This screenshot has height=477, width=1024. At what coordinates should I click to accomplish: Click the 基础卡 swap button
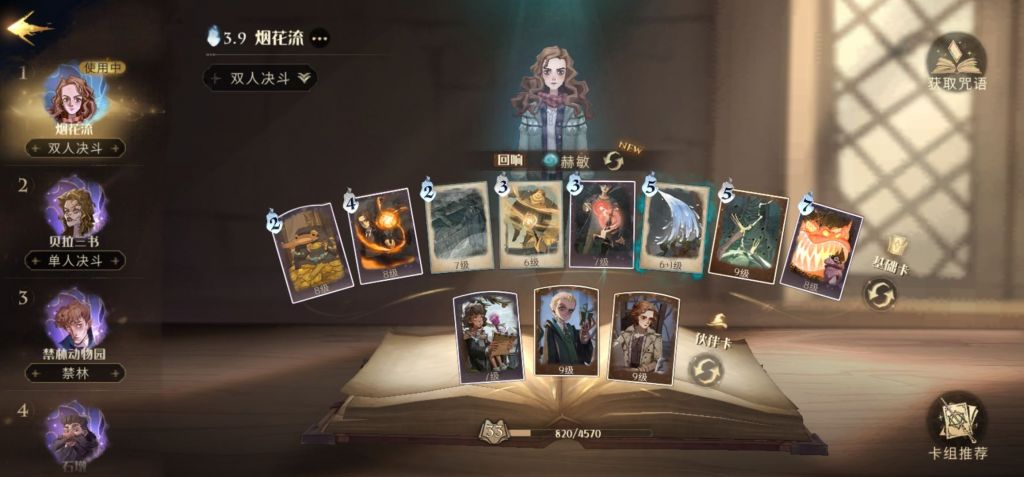tap(880, 294)
